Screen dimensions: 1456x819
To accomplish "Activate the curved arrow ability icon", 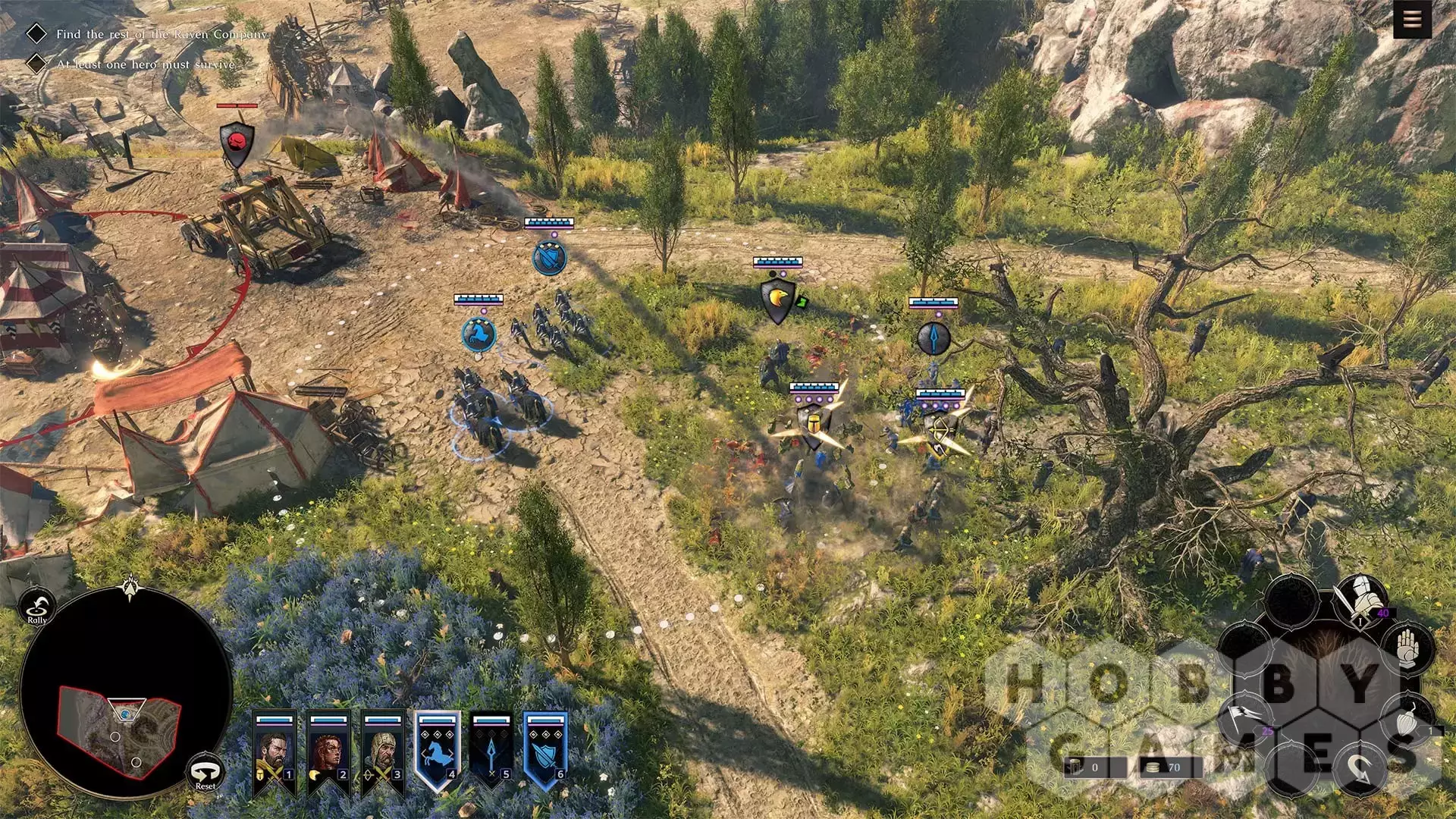I will point(1361,770).
